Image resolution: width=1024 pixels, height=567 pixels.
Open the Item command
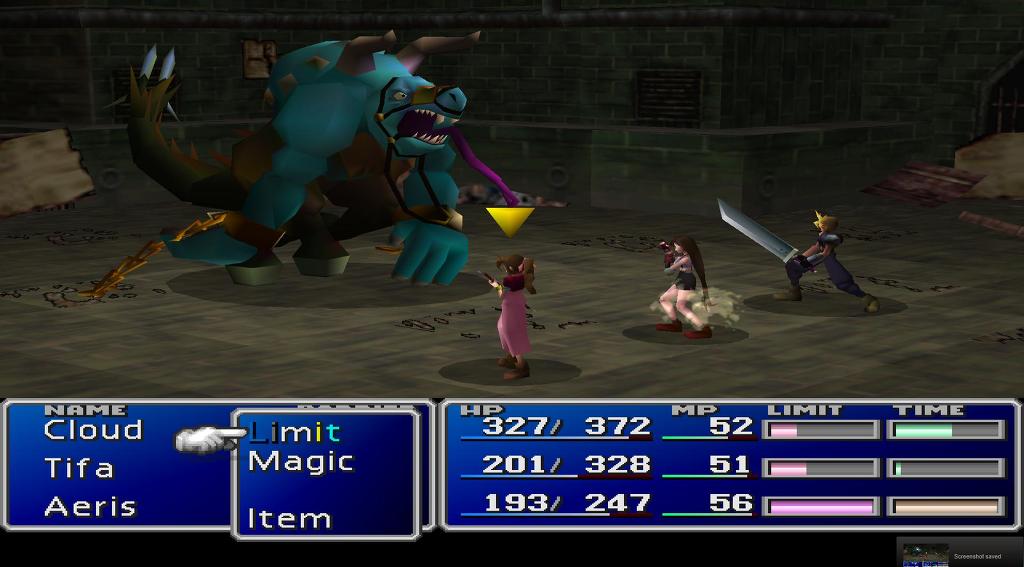pos(290,519)
